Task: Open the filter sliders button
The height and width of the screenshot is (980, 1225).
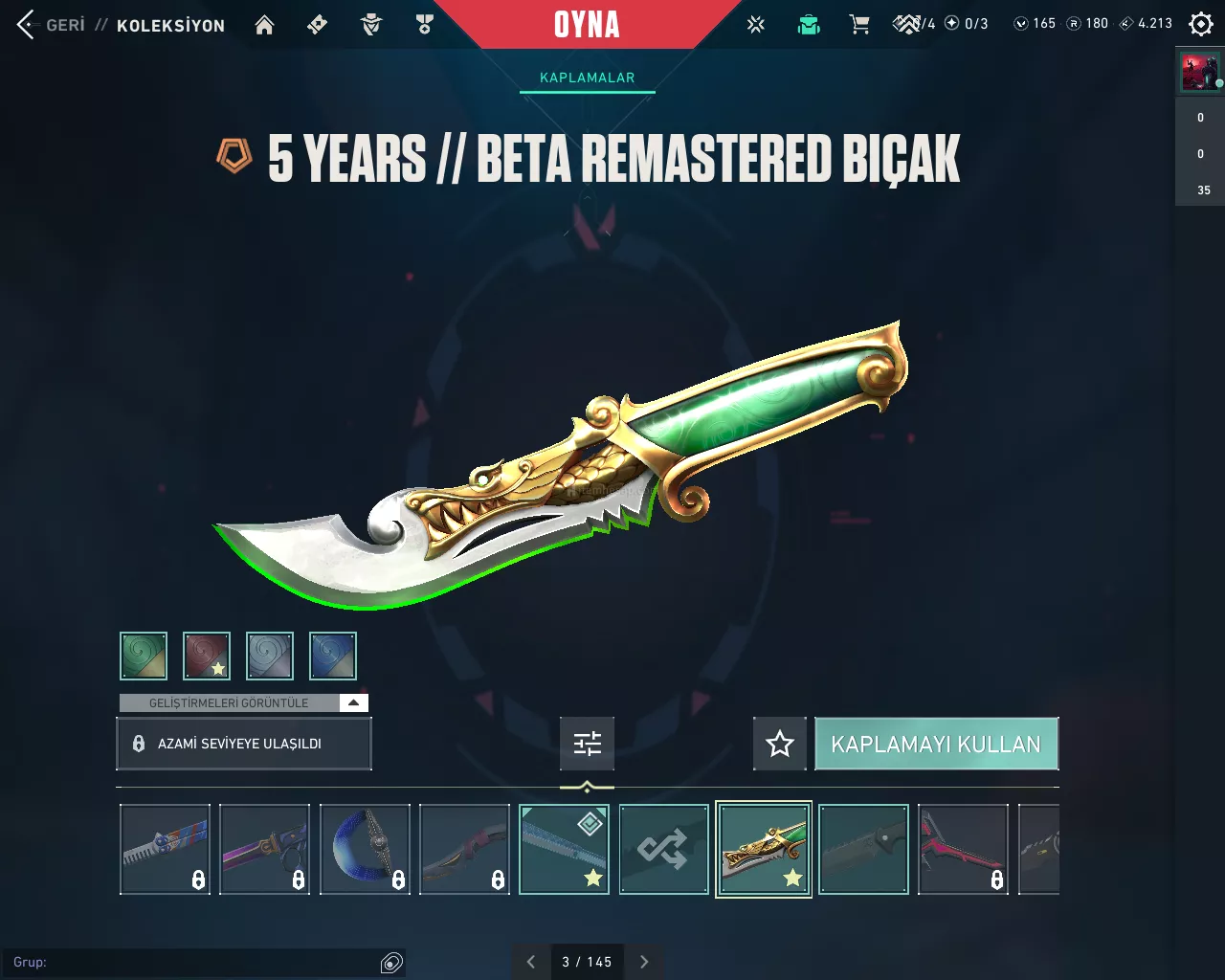Action: (x=587, y=744)
